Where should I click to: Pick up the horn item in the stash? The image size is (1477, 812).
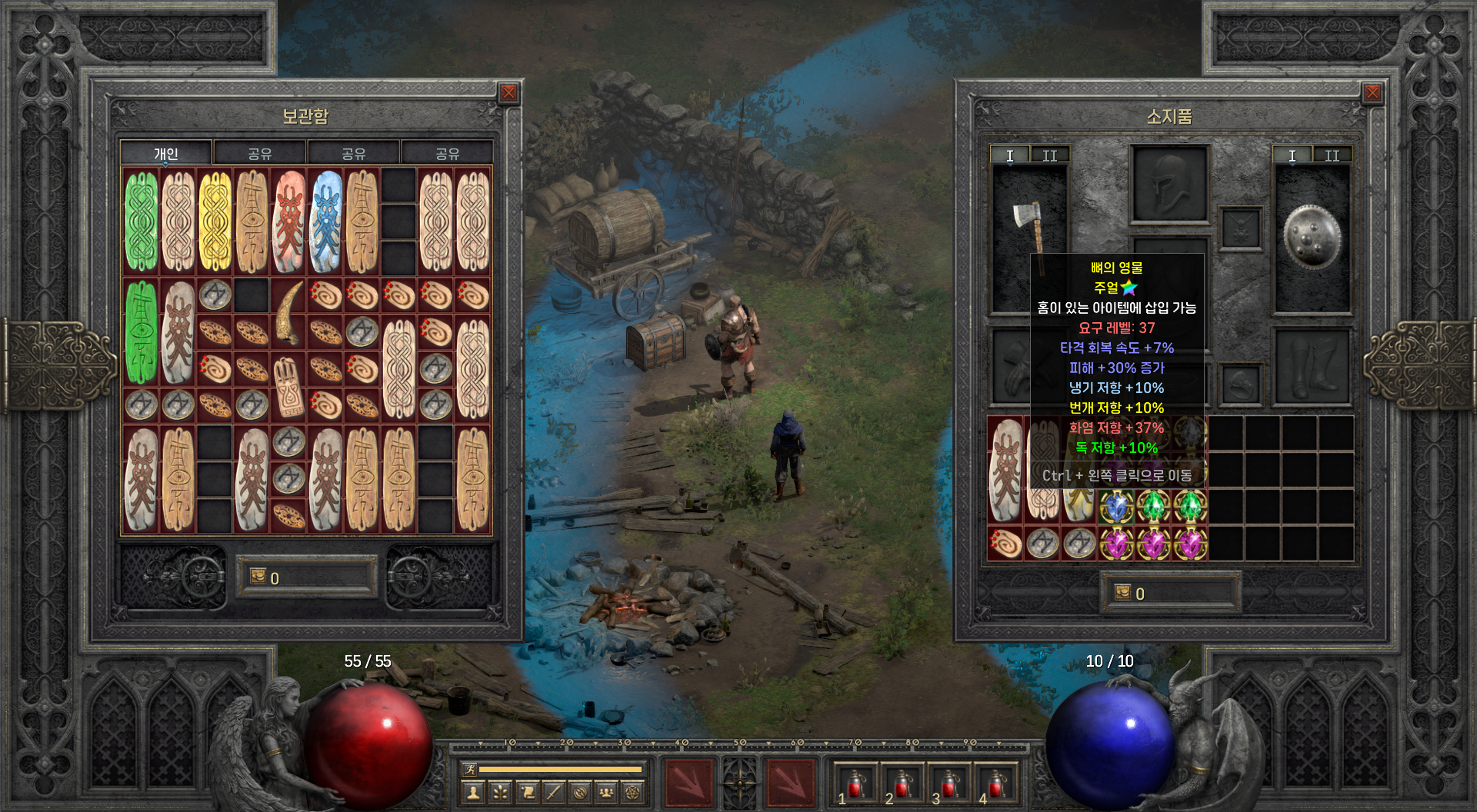[x=289, y=313]
